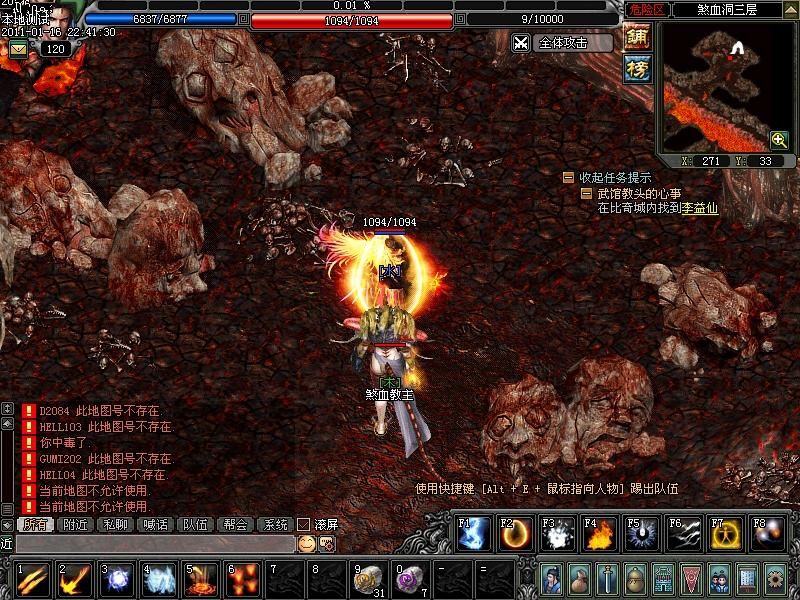Use the item in hotbar slot 9
This screenshot has height=600, width=800.
point(367,578)
